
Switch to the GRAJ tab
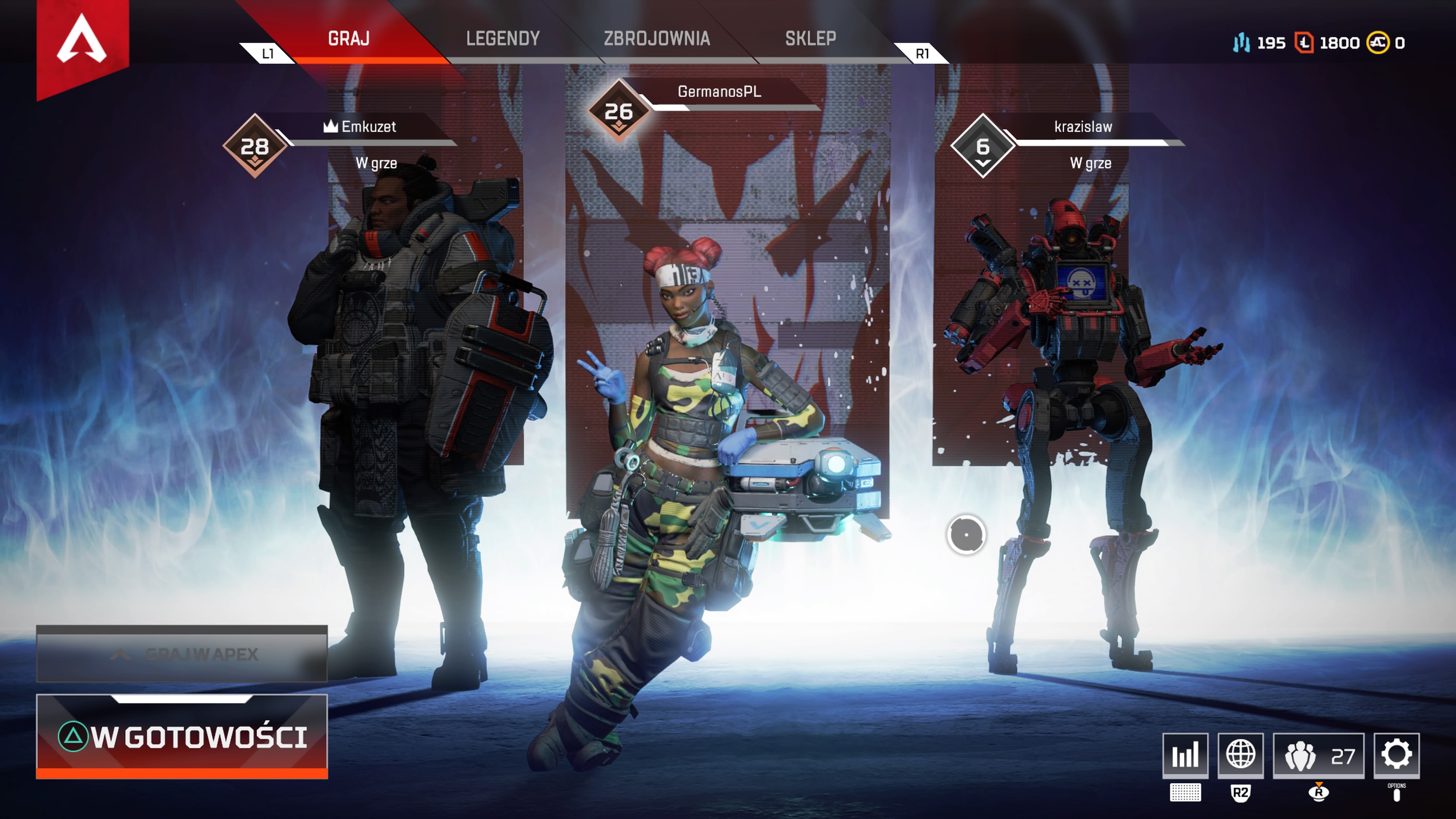[x=349, y=38]
